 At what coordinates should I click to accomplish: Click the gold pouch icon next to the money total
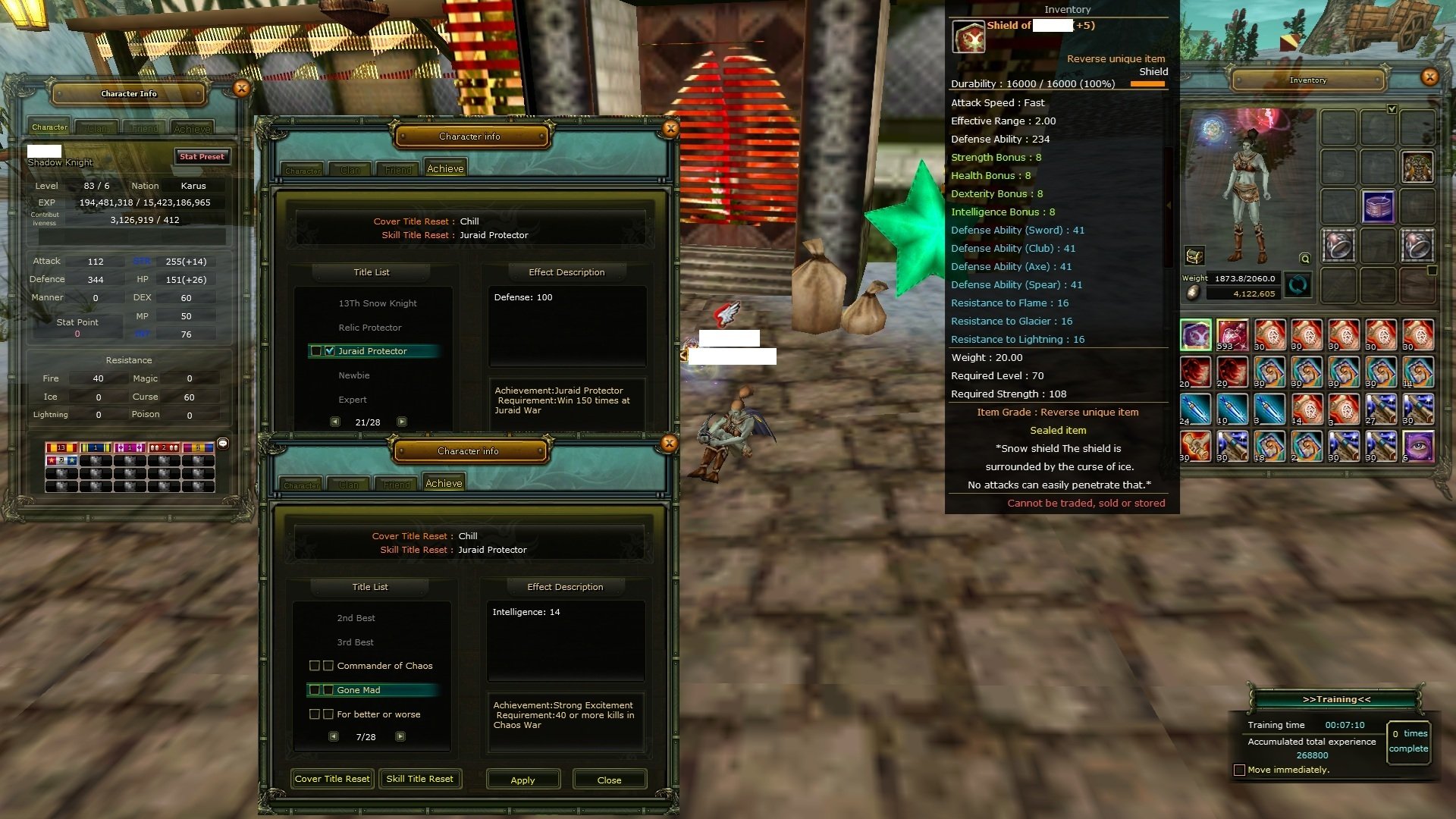click(x=1193, y=293)
